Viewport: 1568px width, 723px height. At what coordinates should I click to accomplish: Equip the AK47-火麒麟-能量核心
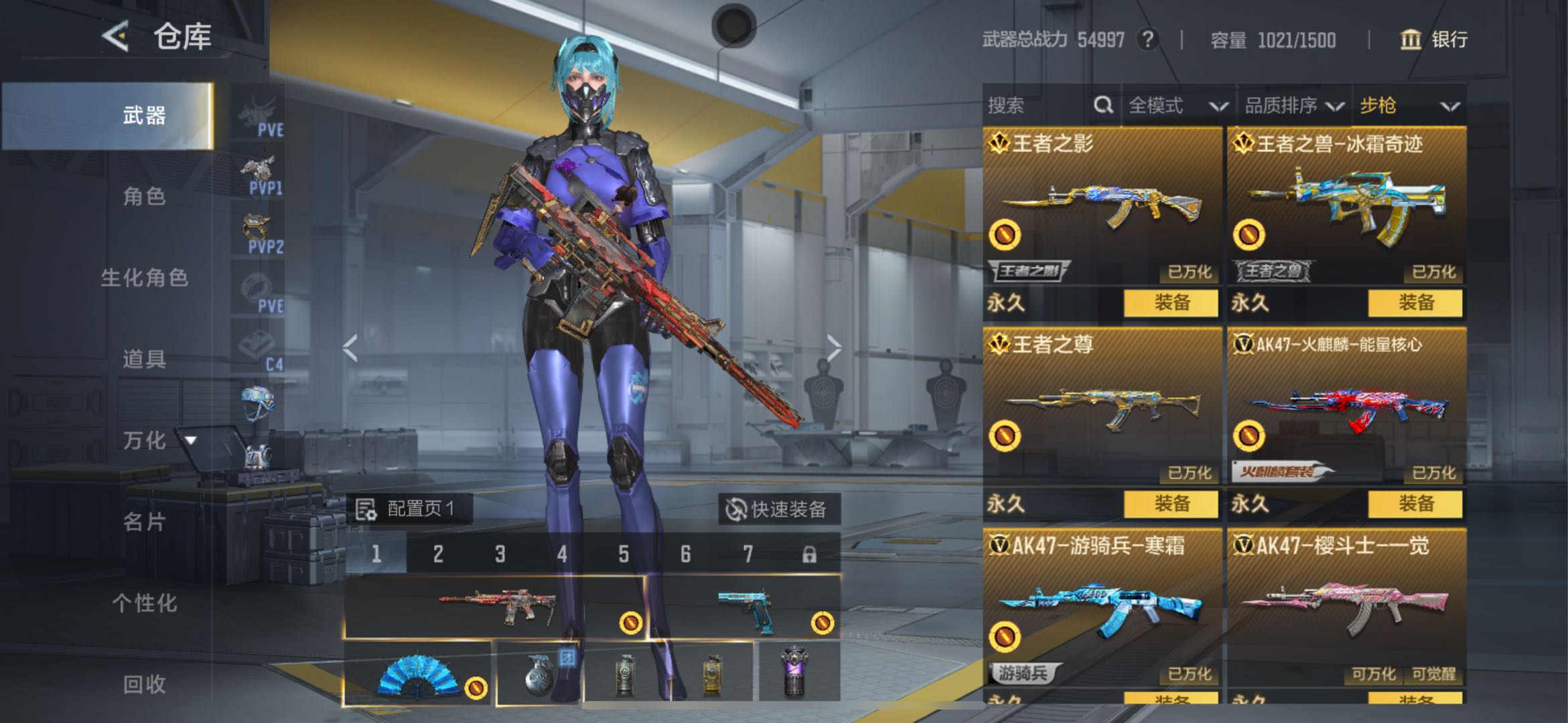1415,503
